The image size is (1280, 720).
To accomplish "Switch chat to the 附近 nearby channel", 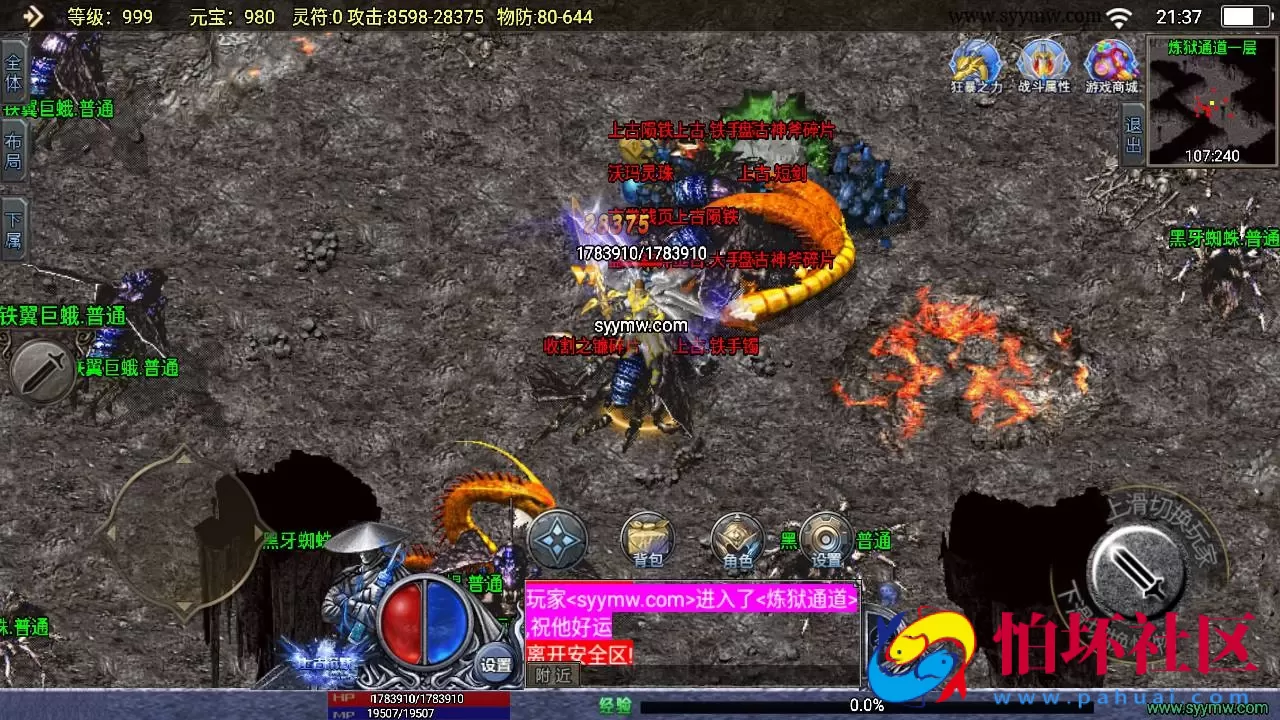I will coord(554,675).
